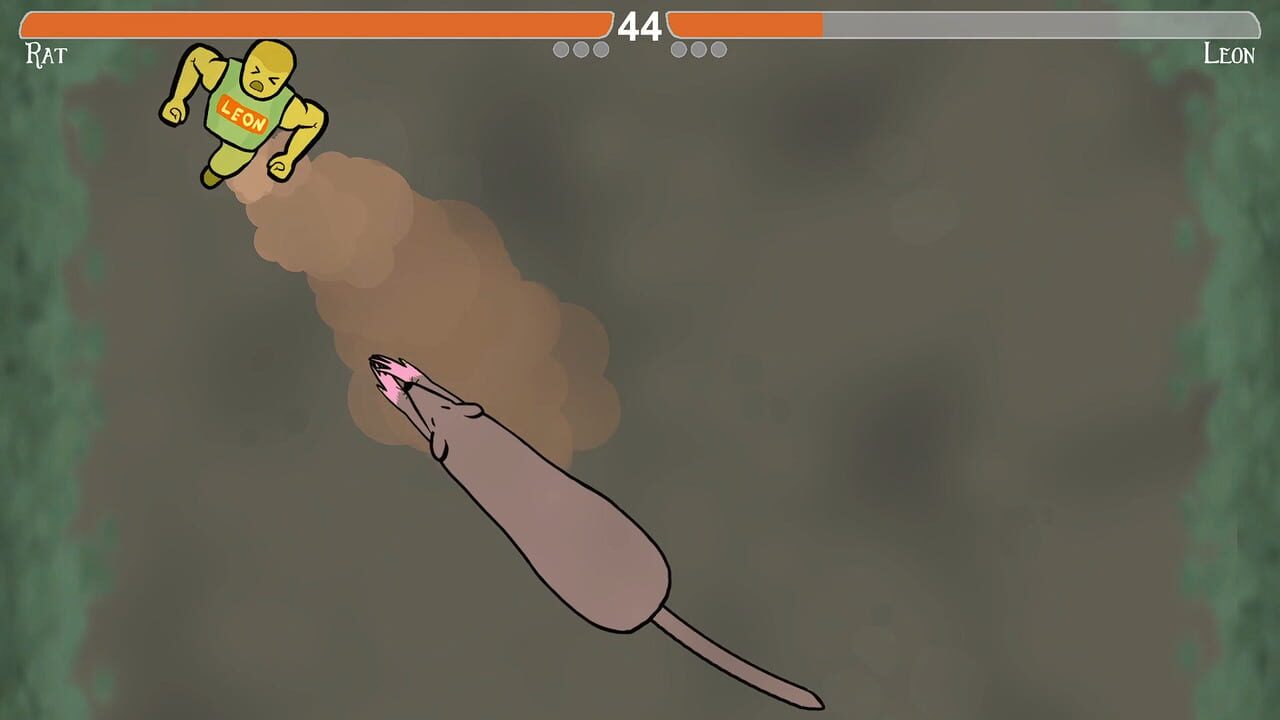1280x720 pixels.
Task: Click the LEON jersey on the runner
Action: coord(243,116)
